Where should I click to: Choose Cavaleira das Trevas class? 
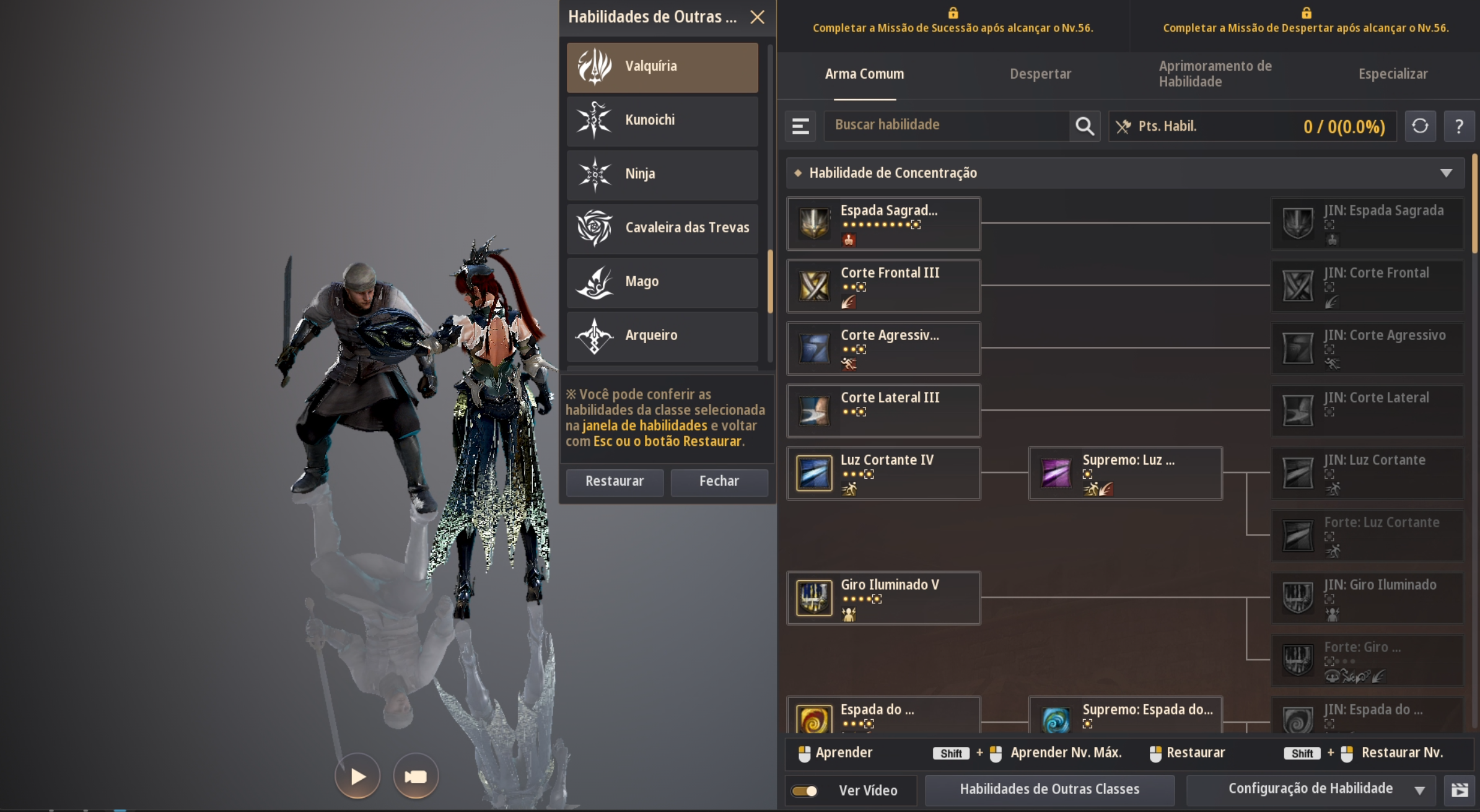tap(662, 228)
